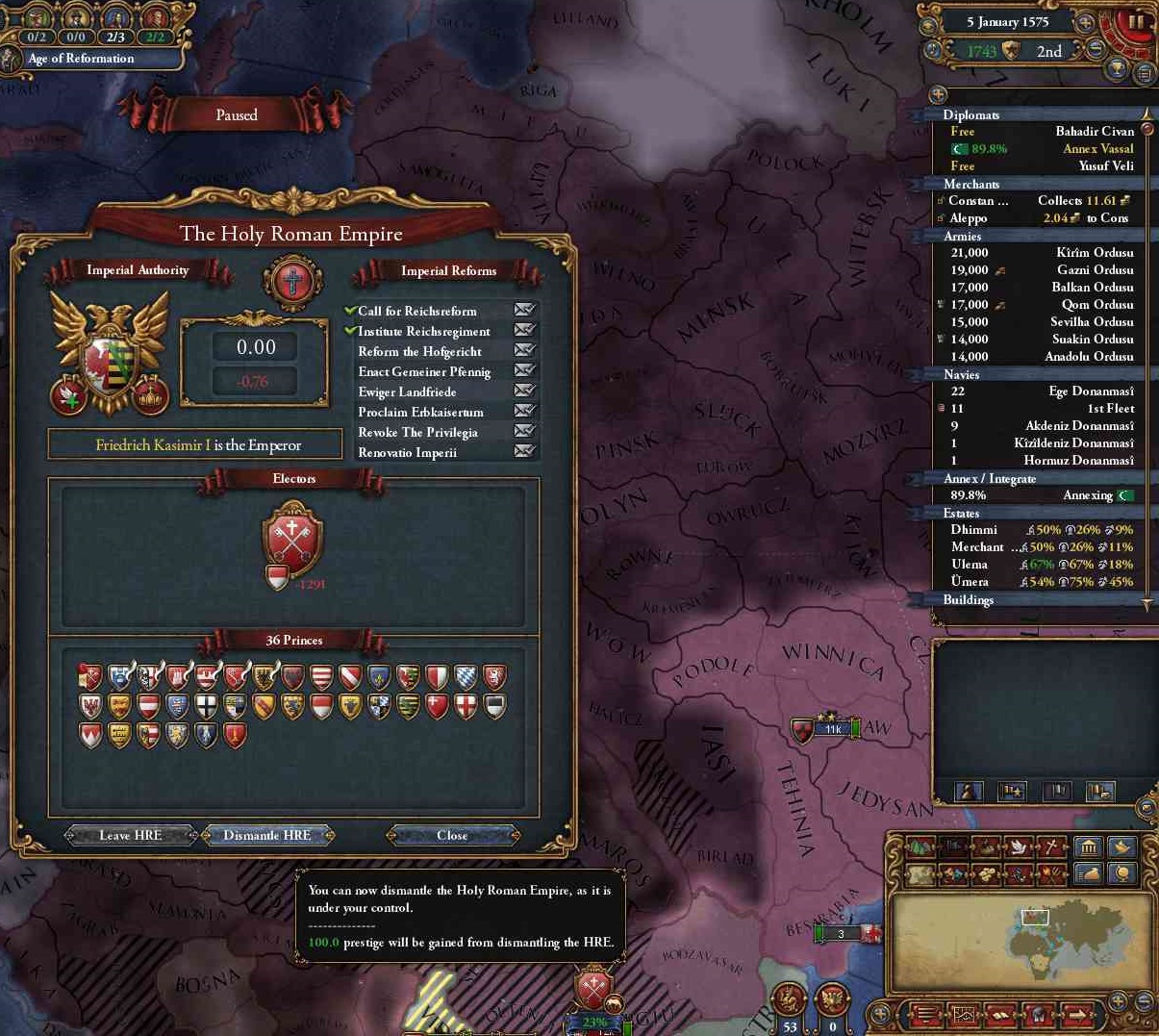Click the world minimap
Viewport: 1159px width, 1036px height.
[x=1020, y=943]
